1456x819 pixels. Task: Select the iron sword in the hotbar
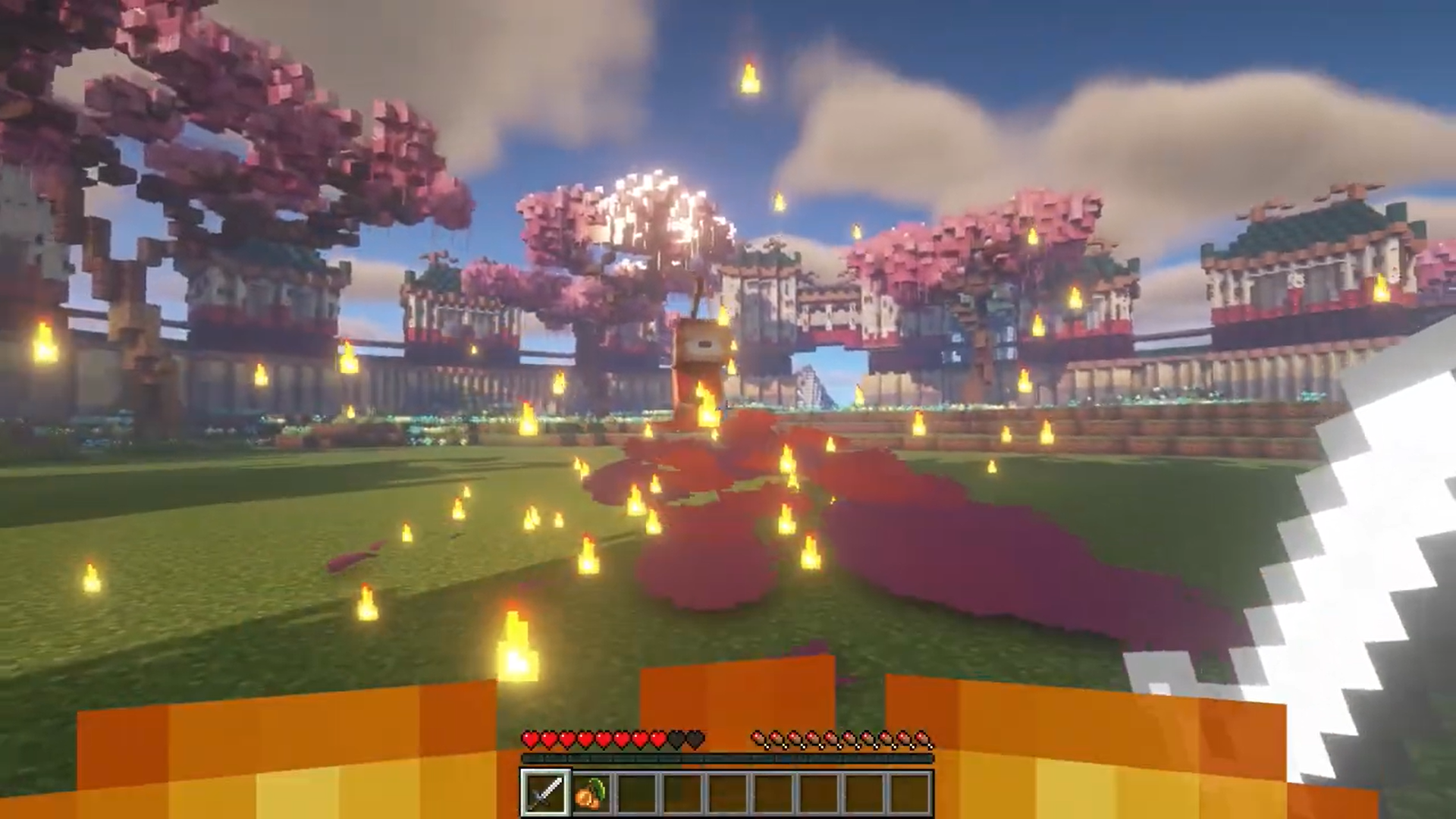coord(544,791)
